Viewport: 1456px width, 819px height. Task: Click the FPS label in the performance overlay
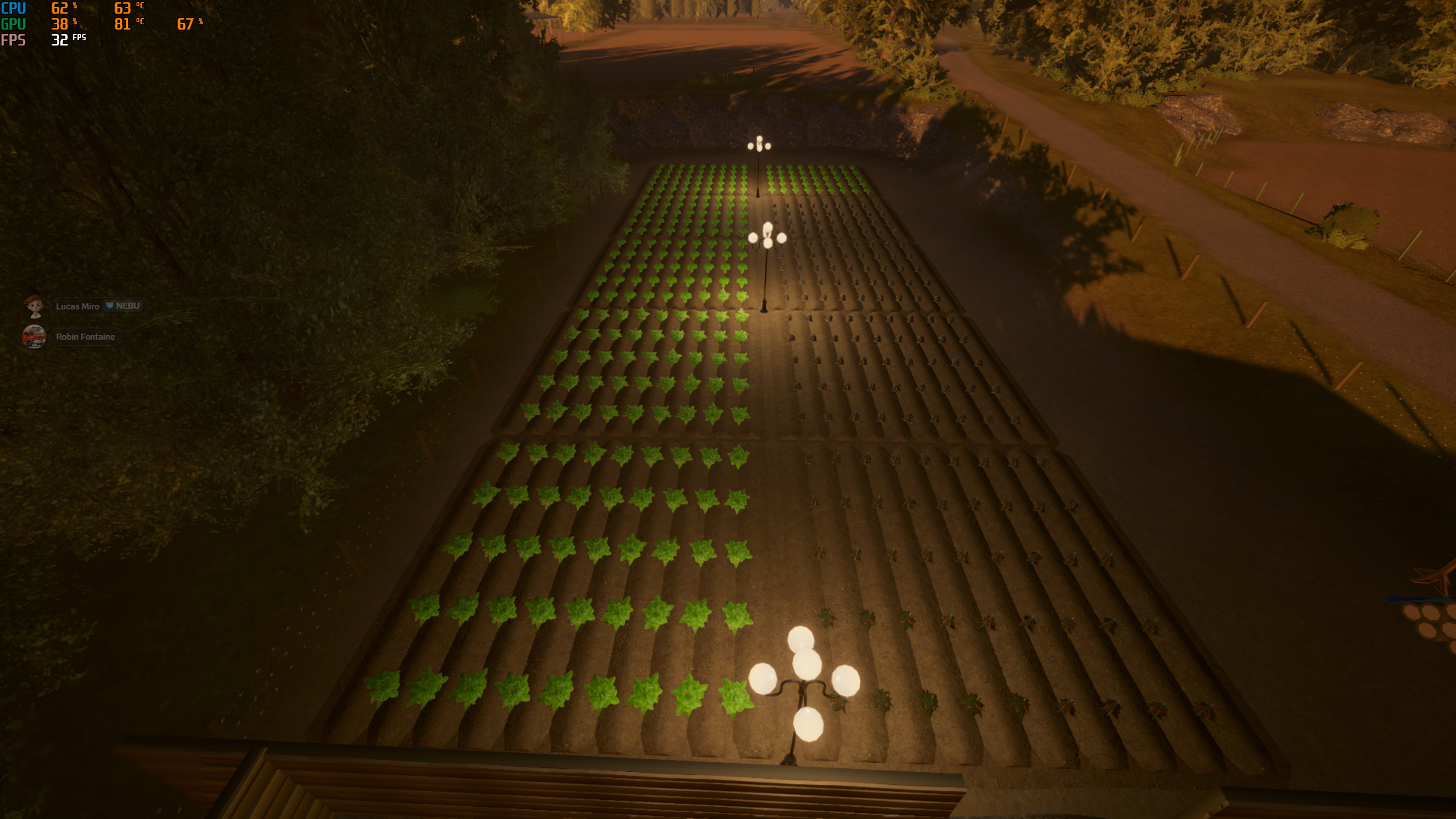14,41
